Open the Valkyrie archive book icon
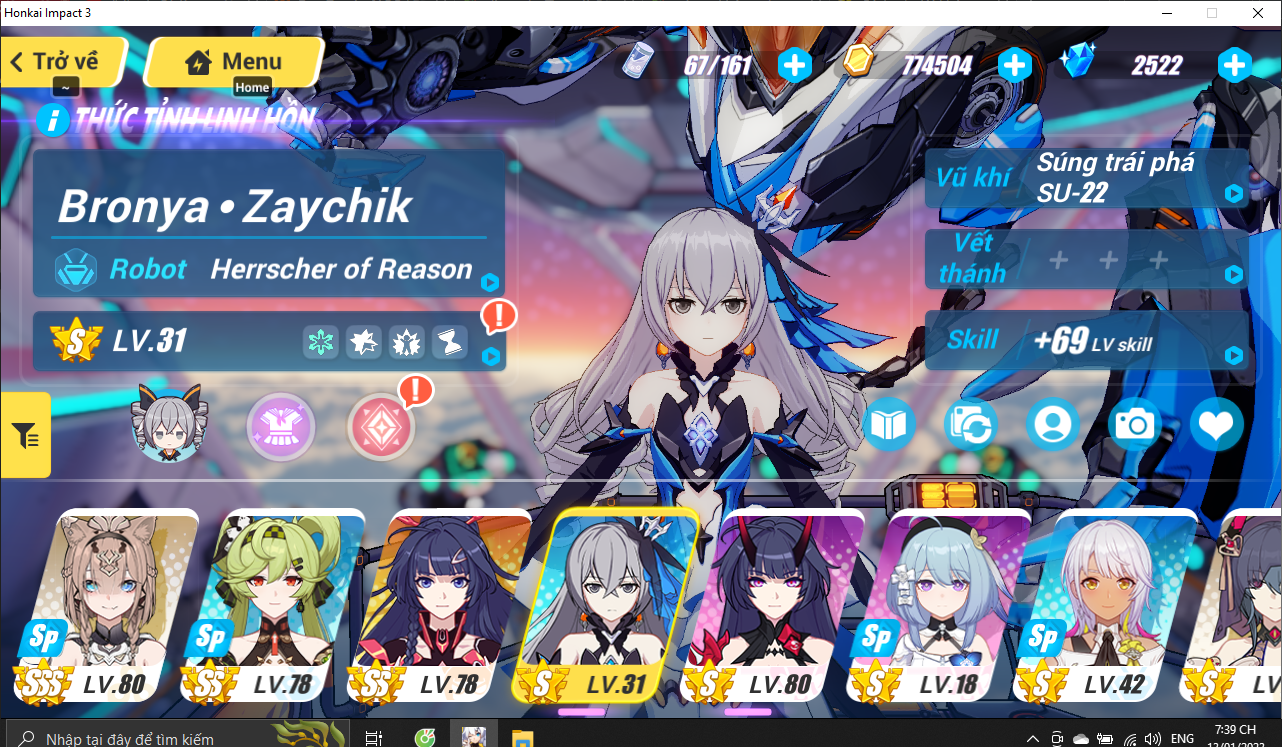The height and width of the screenshot is (747, 1282). [889, 424]
